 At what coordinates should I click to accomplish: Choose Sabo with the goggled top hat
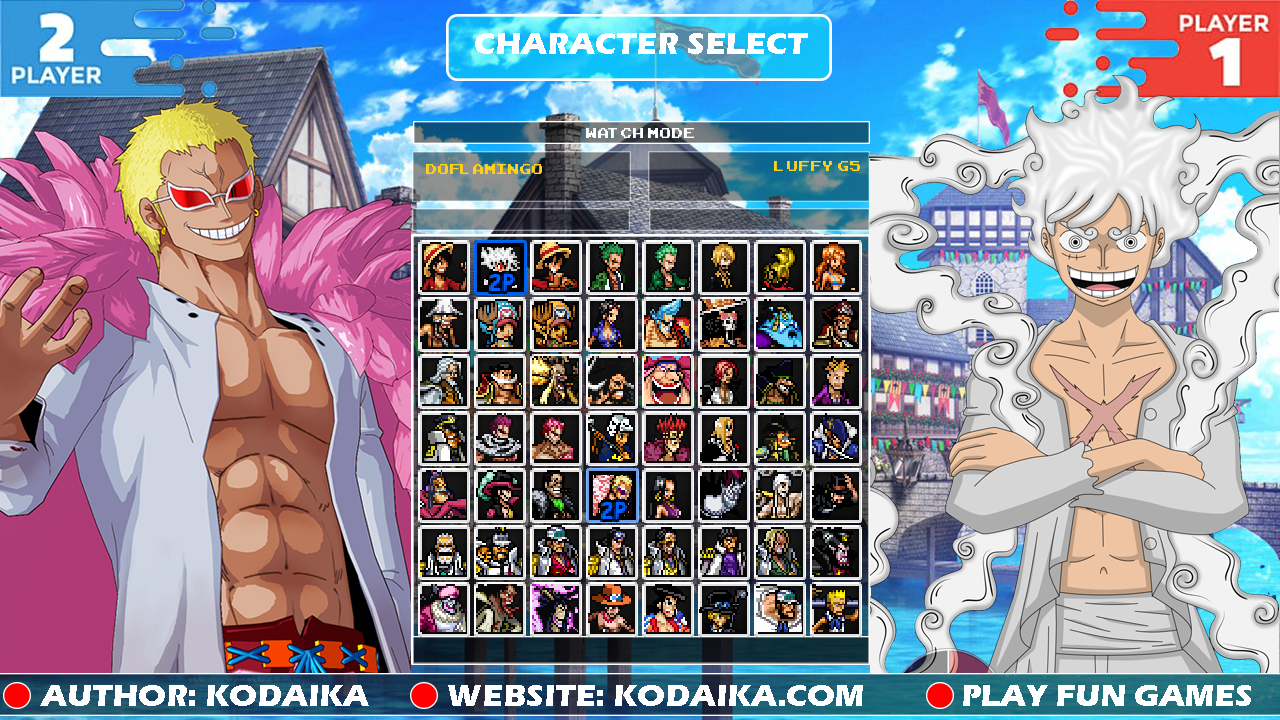pyautogui.click(x=724, y=609)
